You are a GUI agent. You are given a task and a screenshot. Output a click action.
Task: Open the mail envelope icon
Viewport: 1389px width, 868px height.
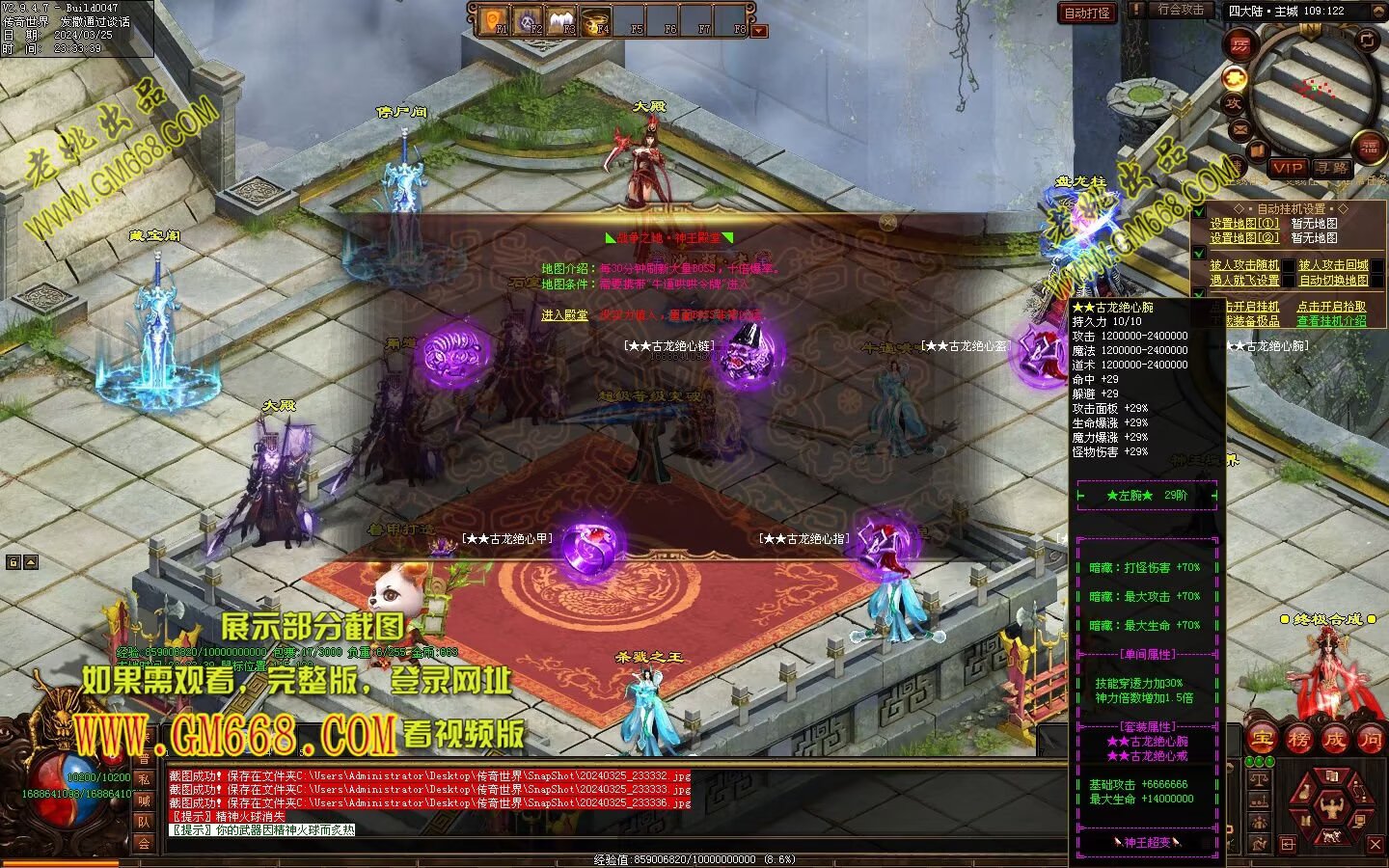pyautogui.click(x=1240, y=127)
